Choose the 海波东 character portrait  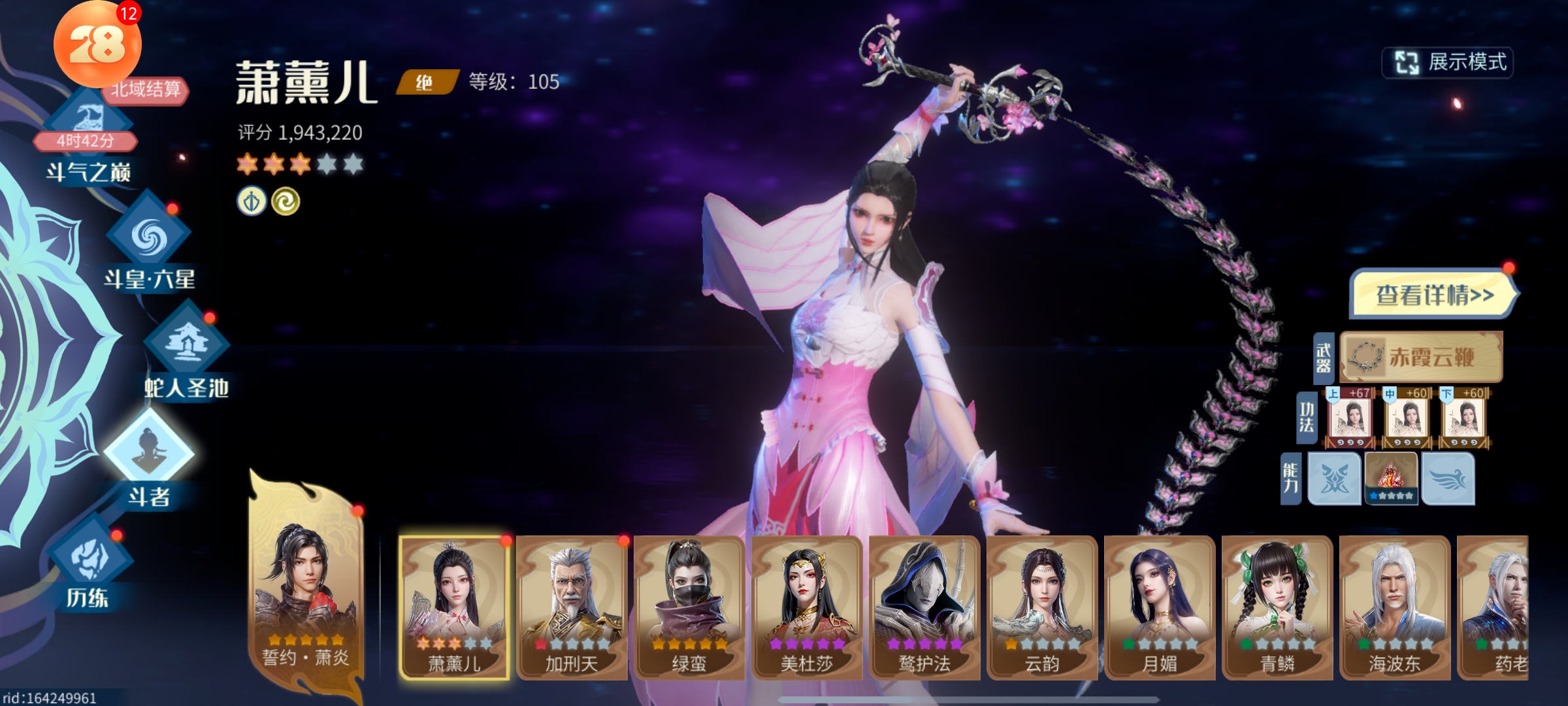[x=1395, y=607]
